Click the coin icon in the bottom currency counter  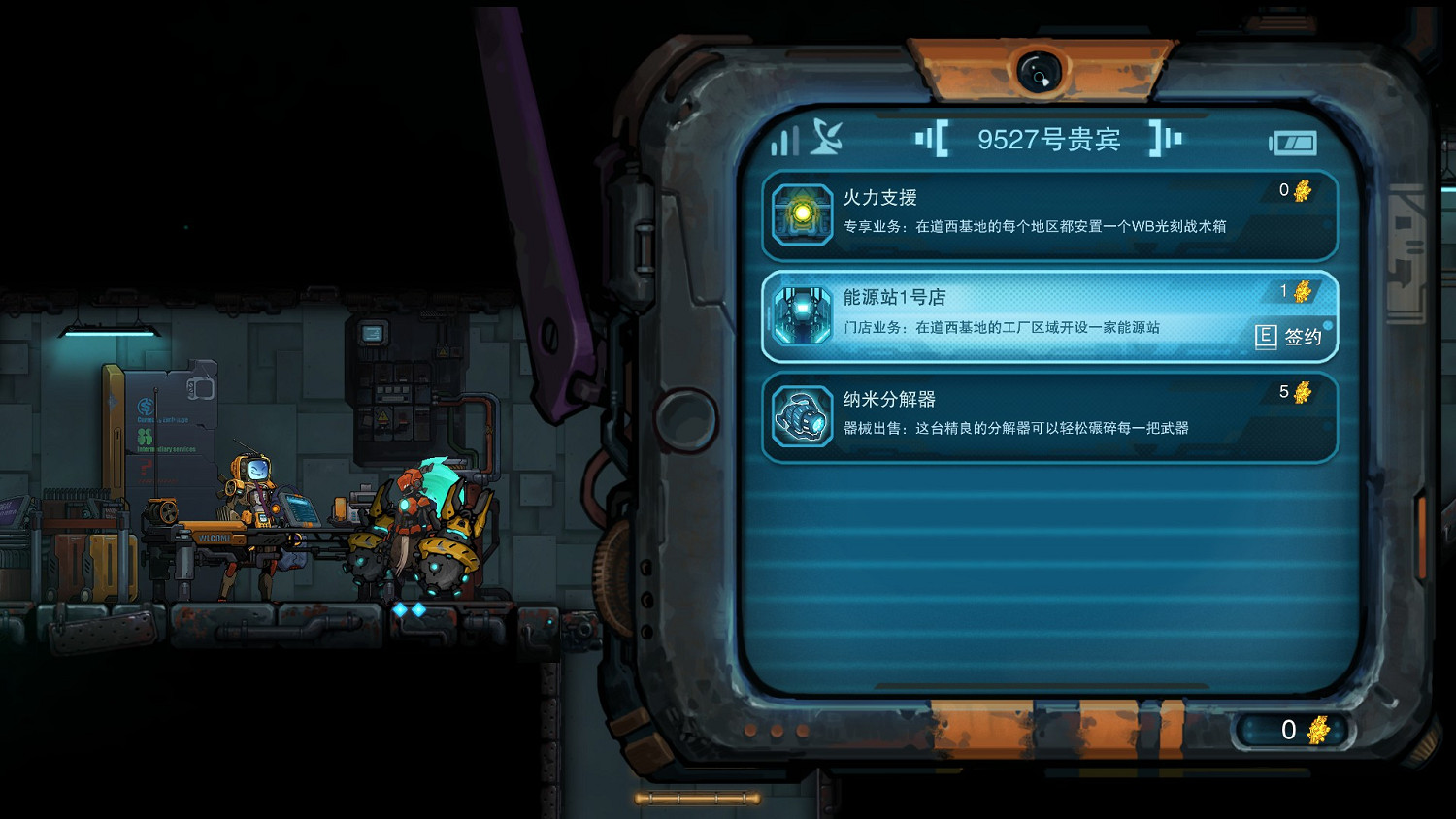[1317, 729]
